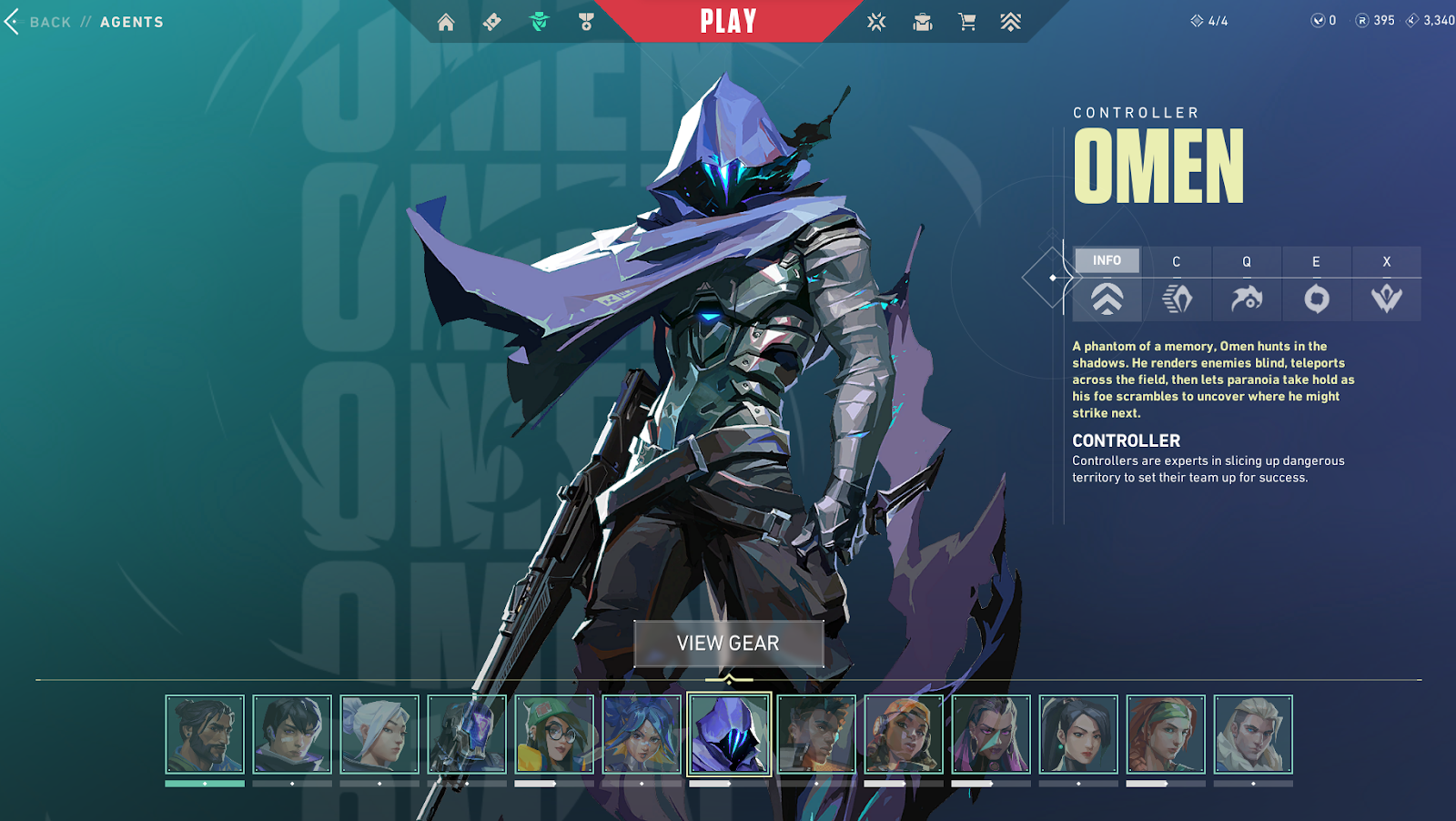Viewport: 1456px width, 821px height.
Task: Open the store via the shopping cart icon
Action: (966, 22)
